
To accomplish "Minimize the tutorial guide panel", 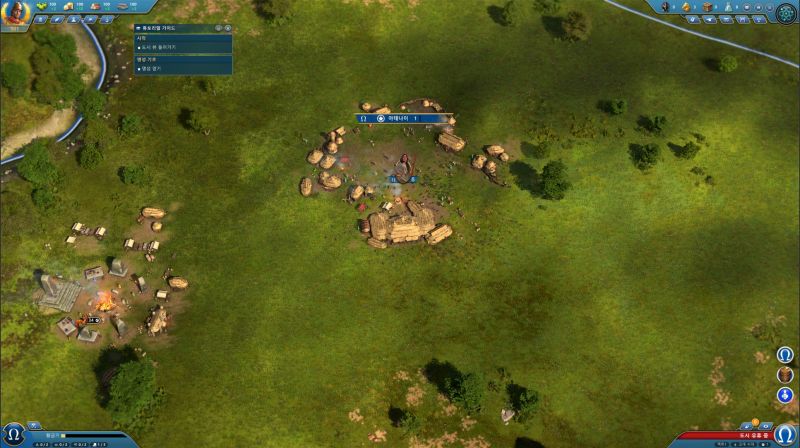I will (x=218, y=28).
